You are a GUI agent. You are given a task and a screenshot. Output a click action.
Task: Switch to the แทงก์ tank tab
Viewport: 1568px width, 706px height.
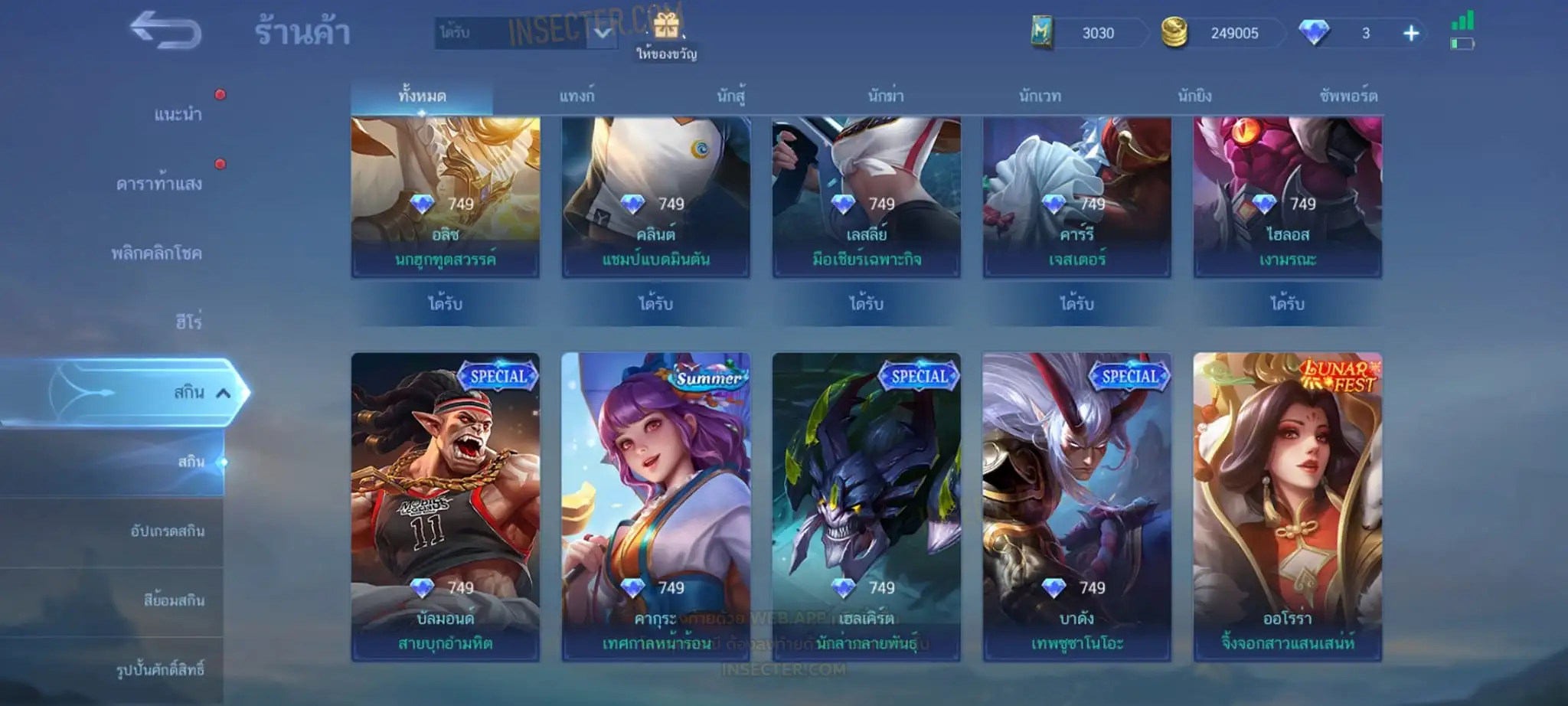577,96
